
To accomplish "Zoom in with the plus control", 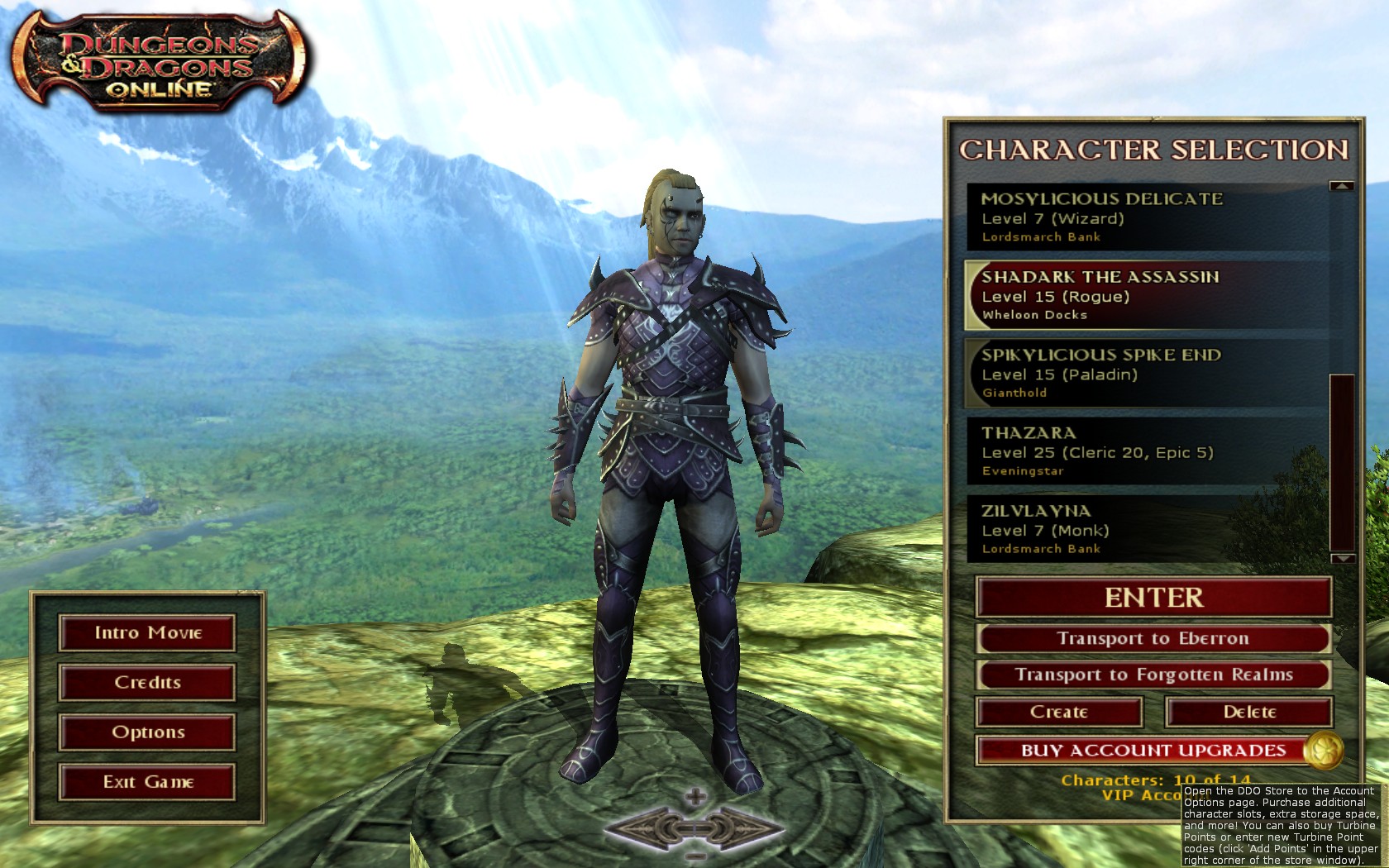I will pyautogui.click(x=696, y=797).
